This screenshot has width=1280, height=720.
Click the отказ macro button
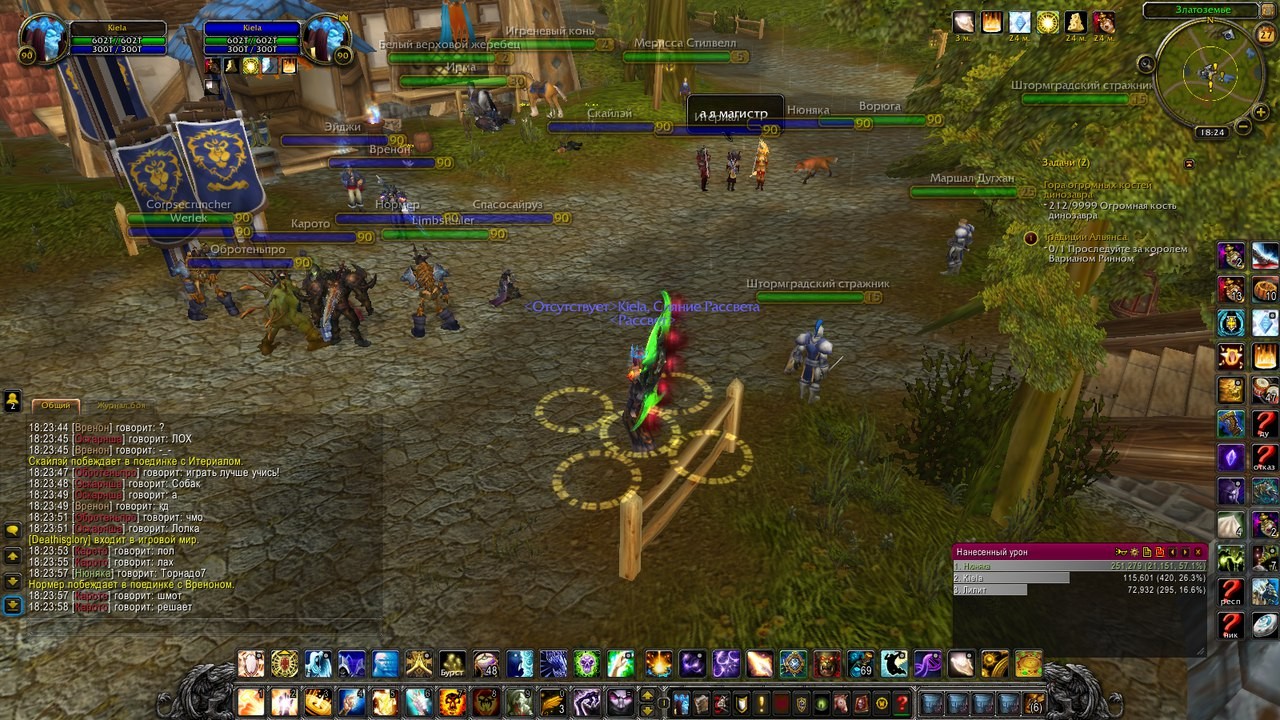point(1265,458)
